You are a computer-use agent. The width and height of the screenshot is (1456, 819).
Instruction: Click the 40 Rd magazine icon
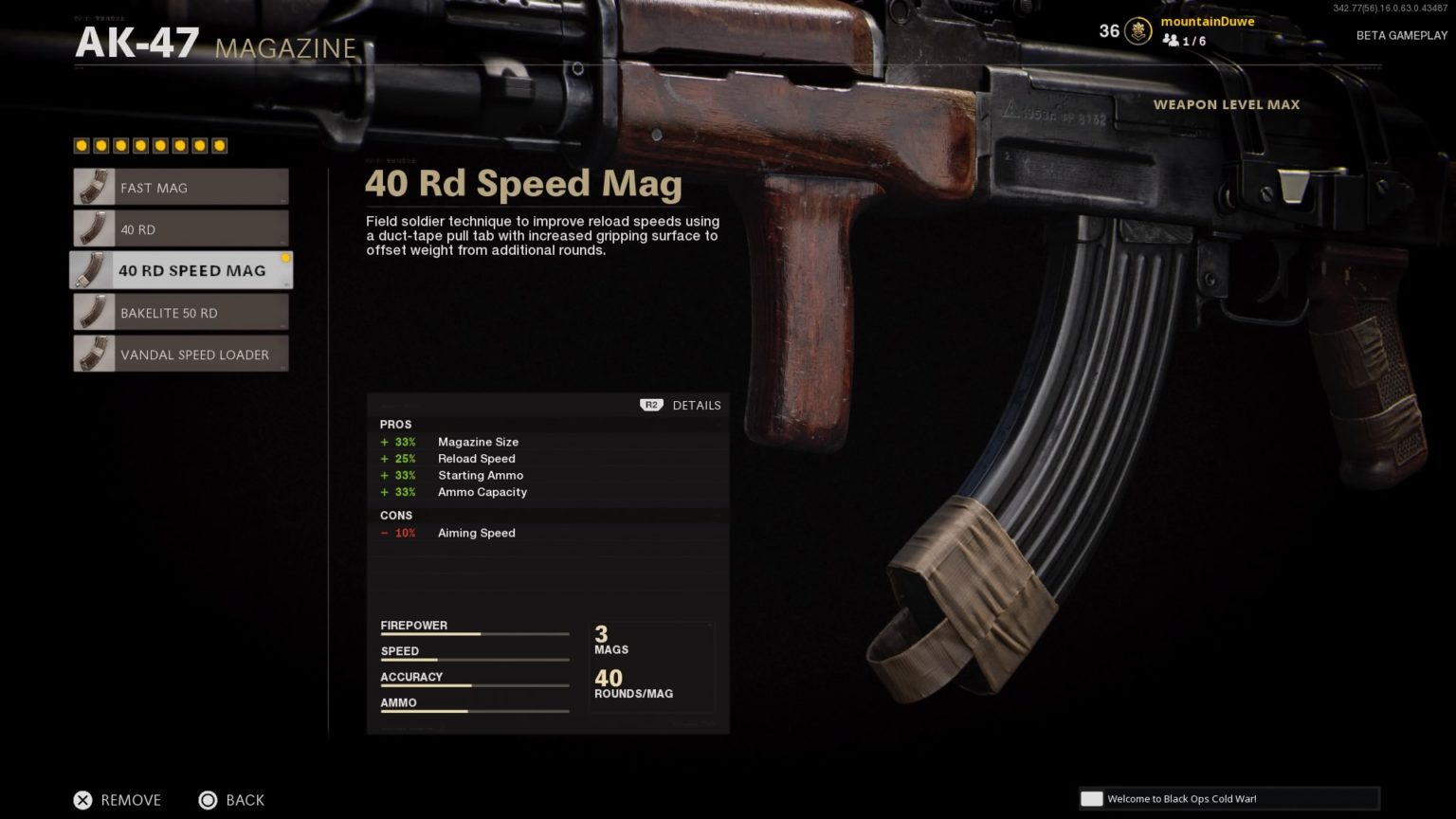coord(93,228)
